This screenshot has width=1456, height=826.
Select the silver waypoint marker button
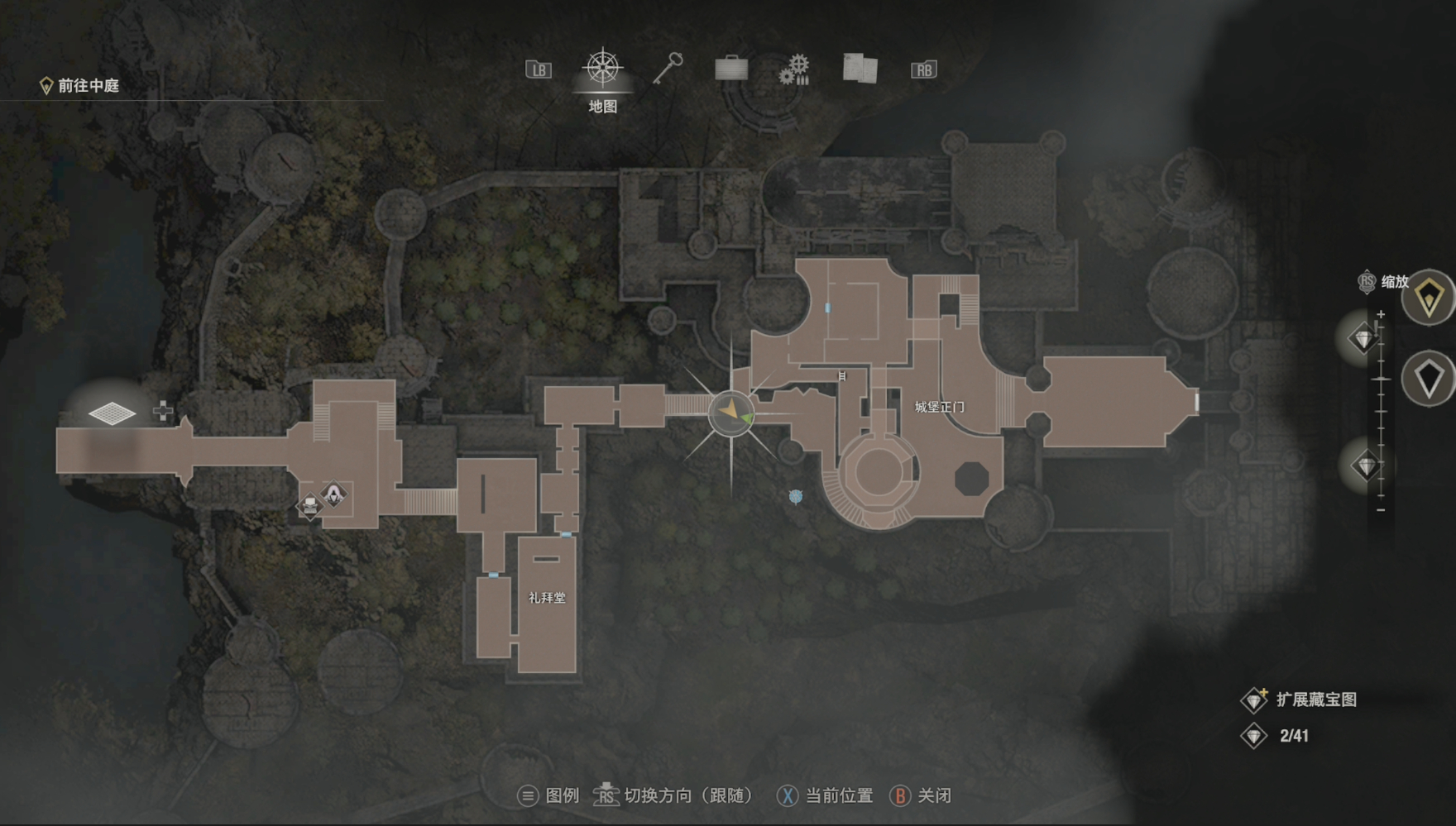[1430, 379]
